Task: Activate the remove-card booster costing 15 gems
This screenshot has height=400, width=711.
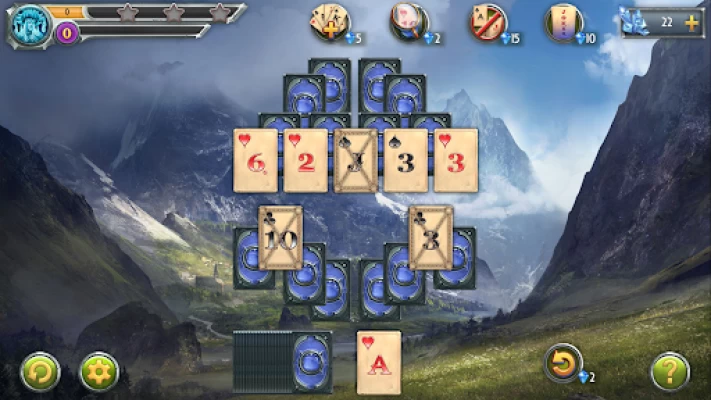Action: (488, 20)
